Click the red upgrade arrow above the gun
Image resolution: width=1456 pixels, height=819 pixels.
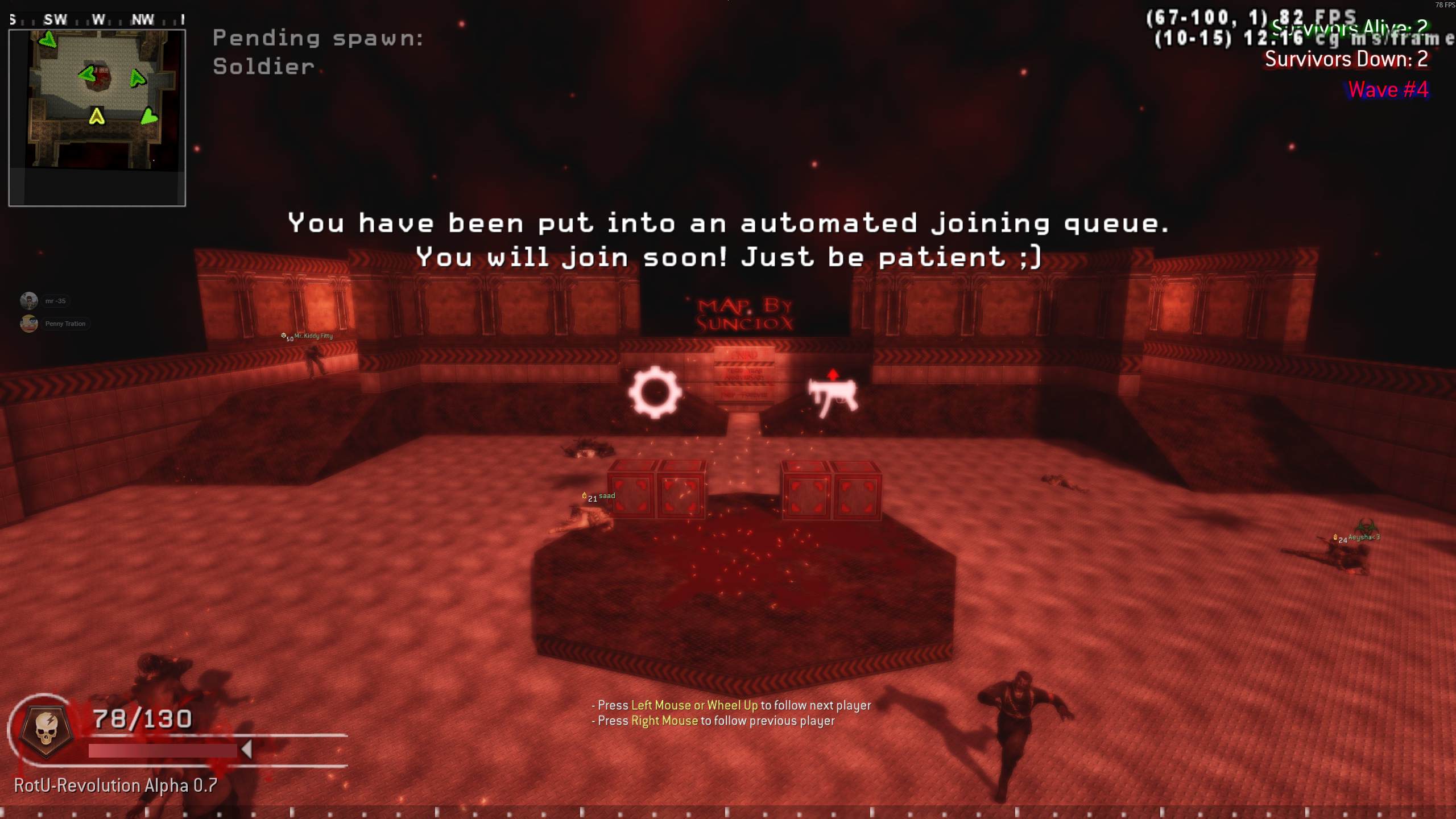coord(832,375)
